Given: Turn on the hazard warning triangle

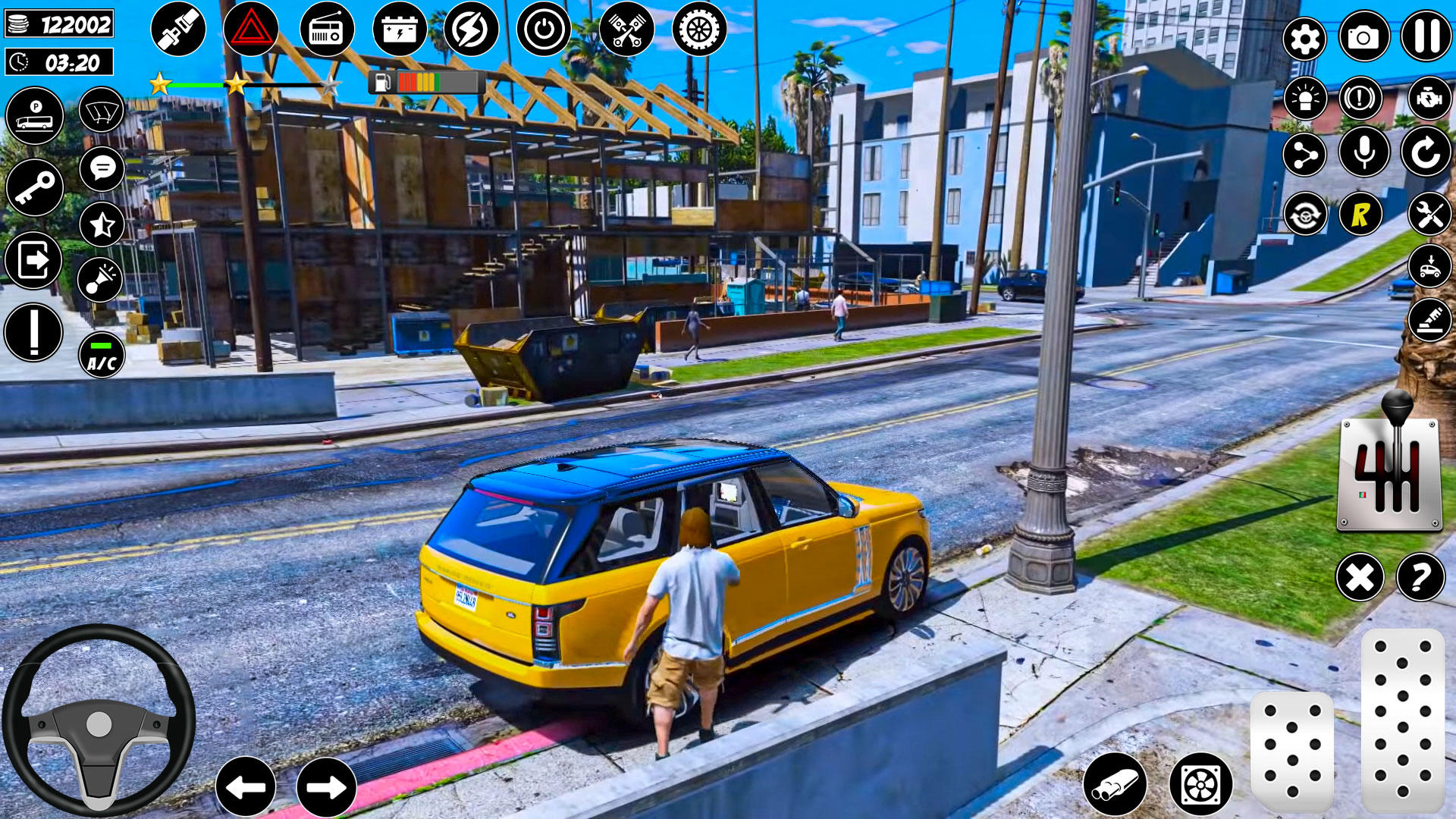Looking at the screenshot, I should coord(250,30).
